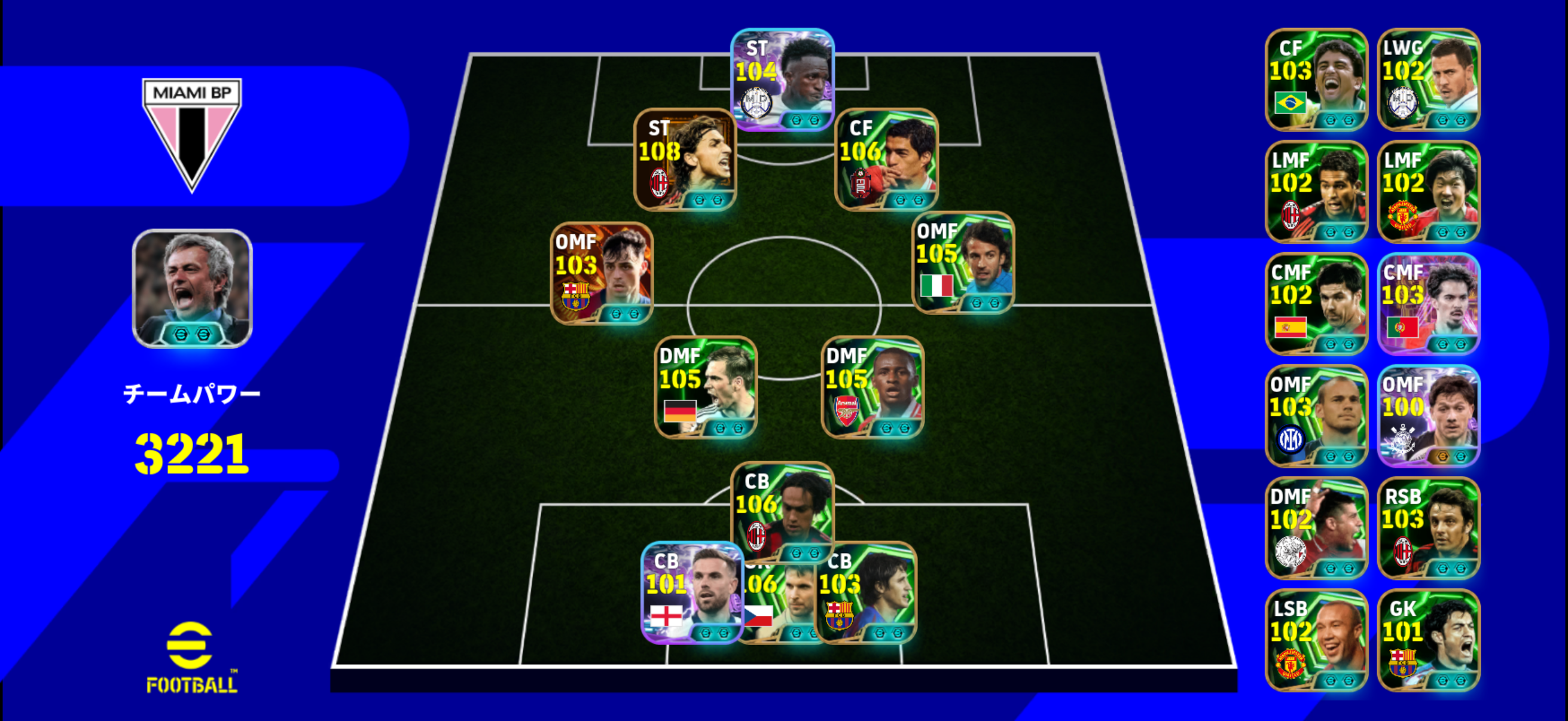Choose substitute OMF 100 card
1568x721 pixels.
(x=1428, y=416)
